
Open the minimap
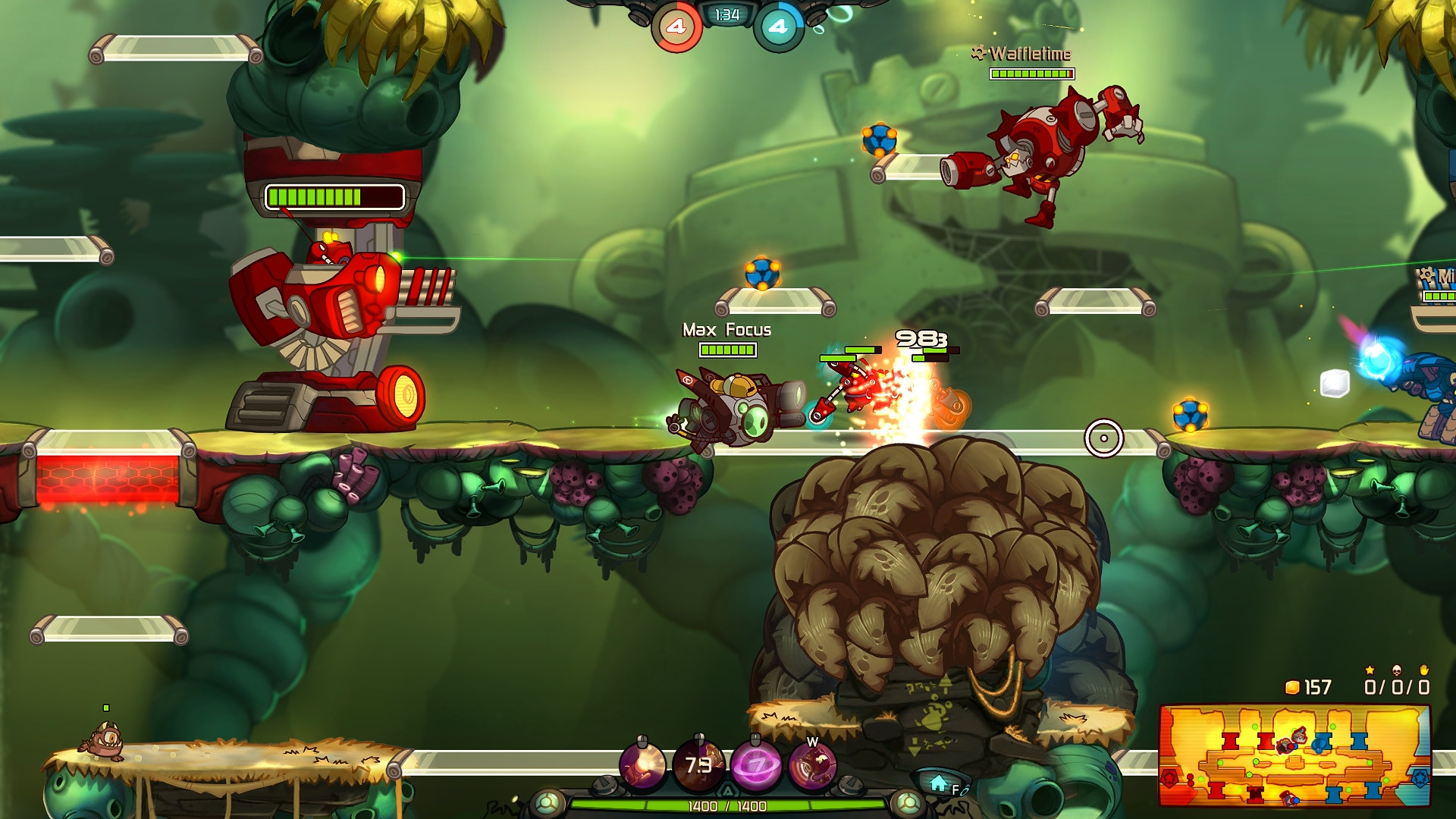coord(1294,755)
